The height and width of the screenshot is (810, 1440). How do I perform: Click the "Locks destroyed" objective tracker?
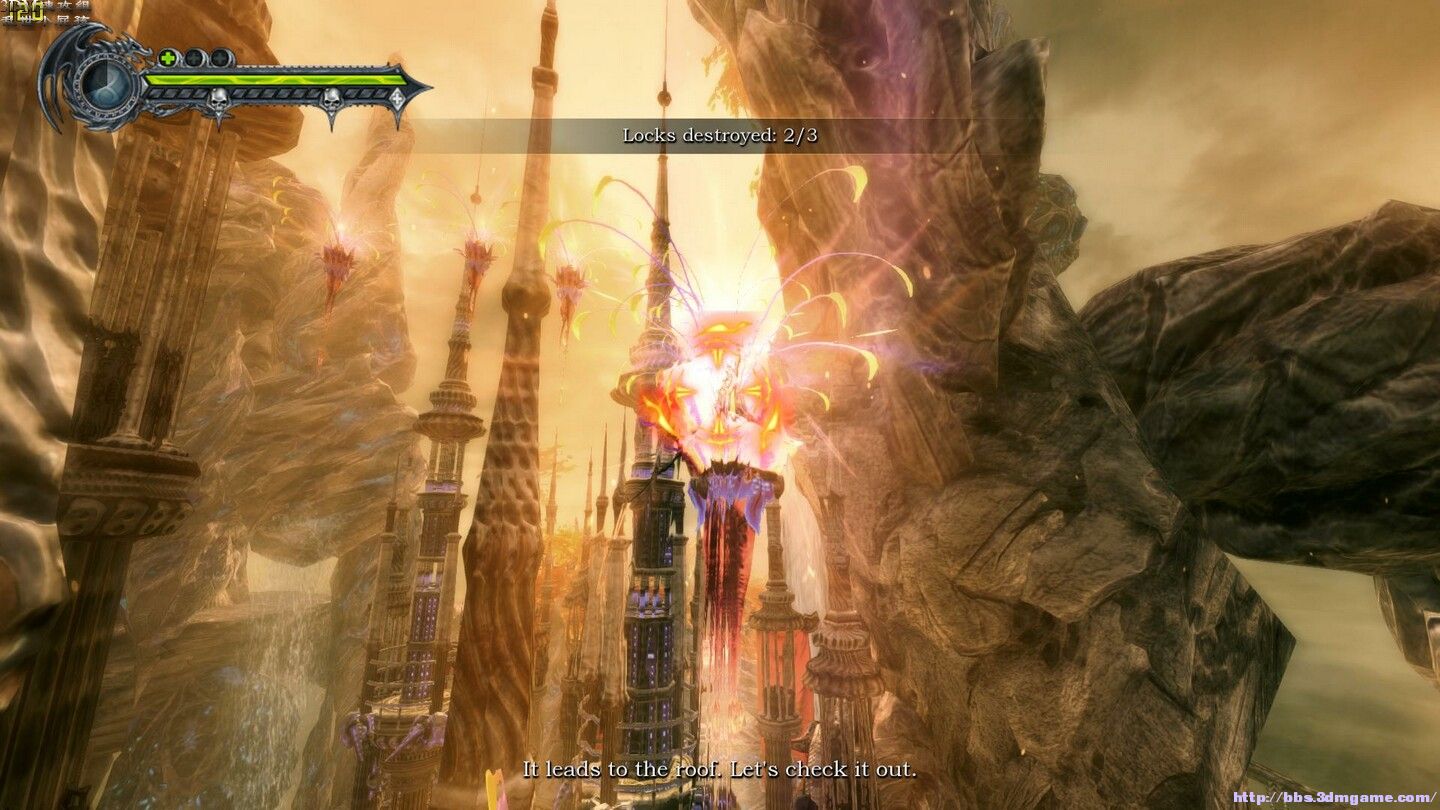coord(719,135)
